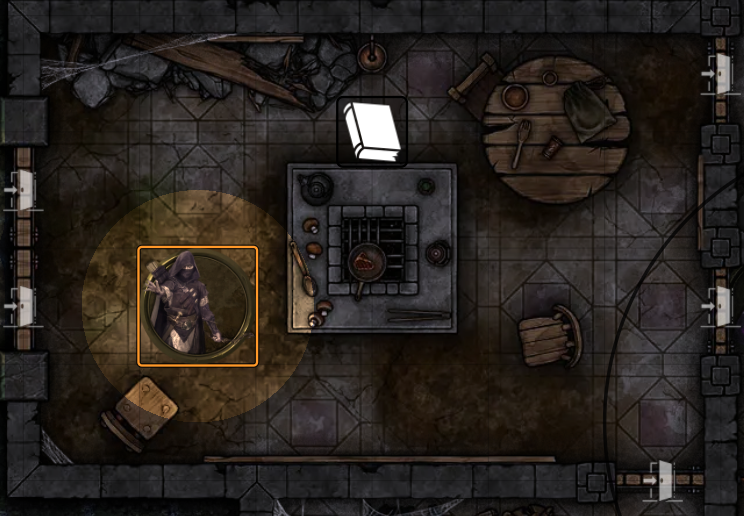Open the white book journal note
This screenshot has height=516, width=744.
coord(371,130)
